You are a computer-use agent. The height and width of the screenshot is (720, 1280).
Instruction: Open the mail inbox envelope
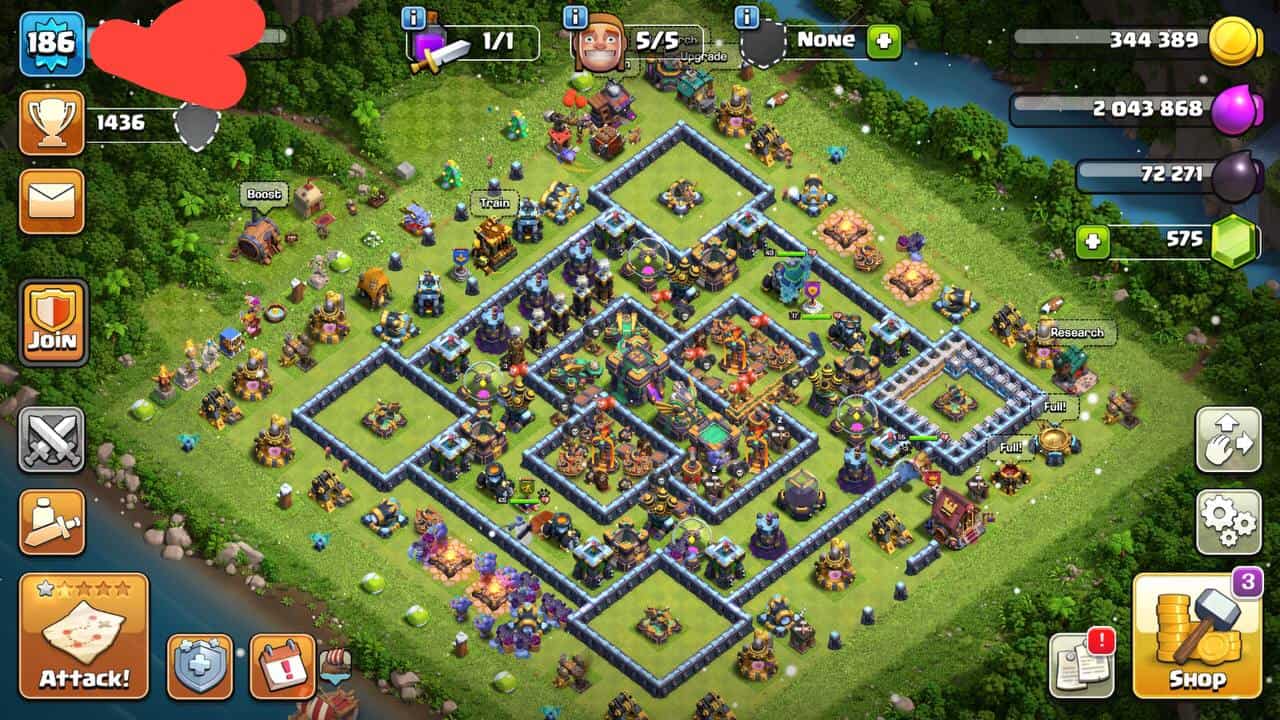(51, 201)
